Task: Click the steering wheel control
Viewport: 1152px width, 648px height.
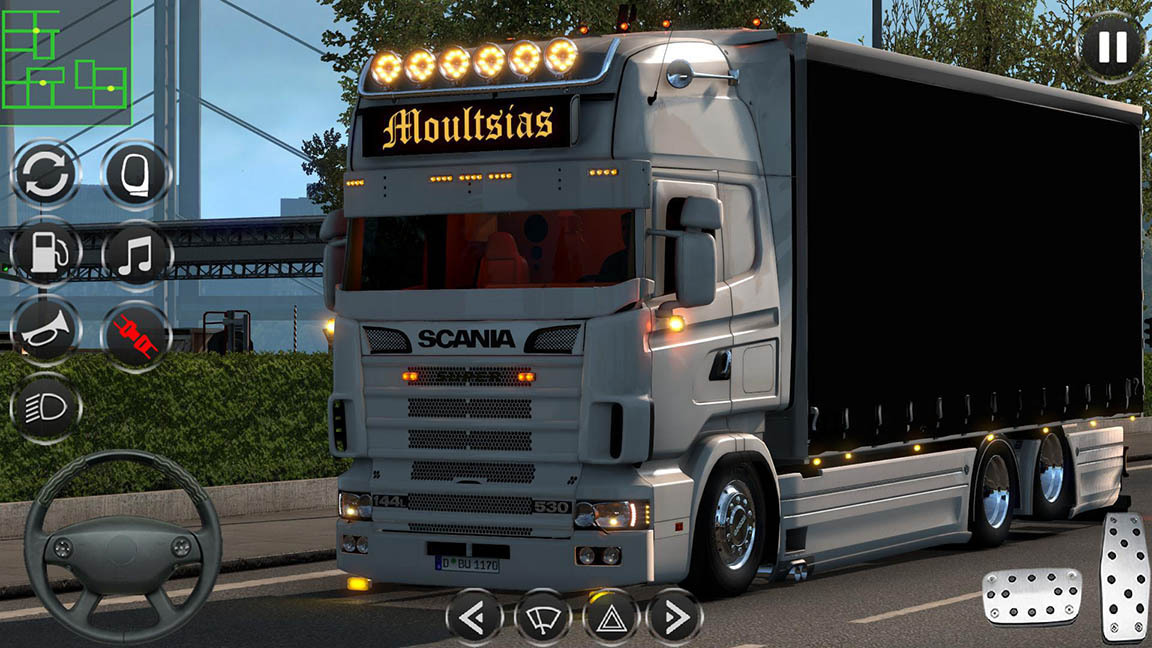Action: [122, 546]
